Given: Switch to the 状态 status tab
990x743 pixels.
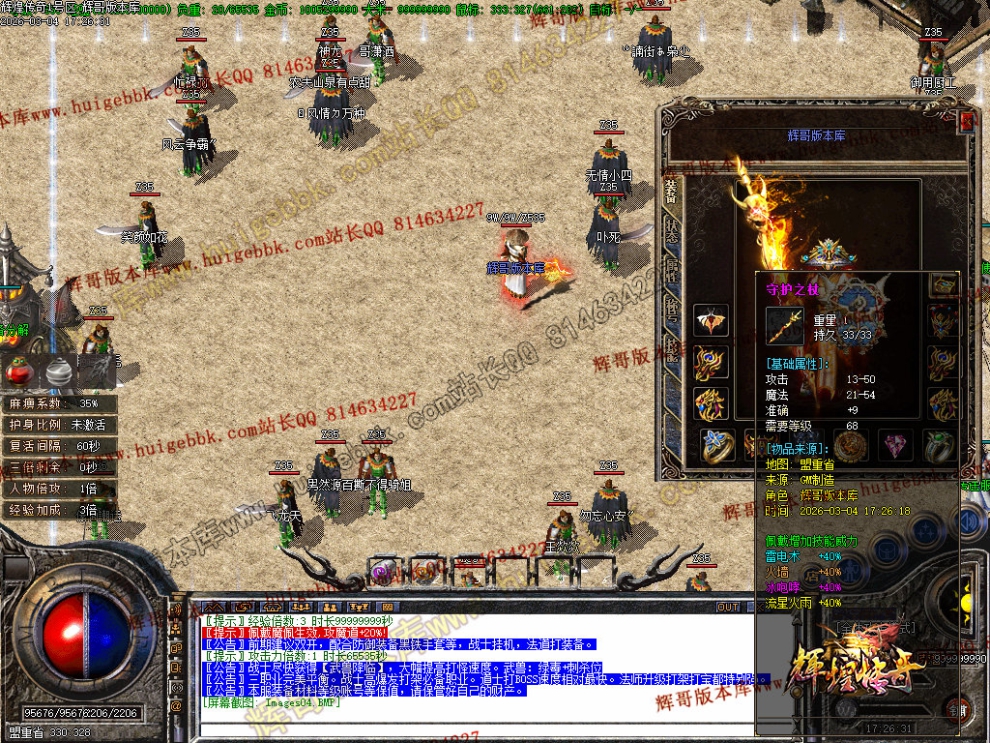Looking at the screenshot, I should click(x=672, y=229).
